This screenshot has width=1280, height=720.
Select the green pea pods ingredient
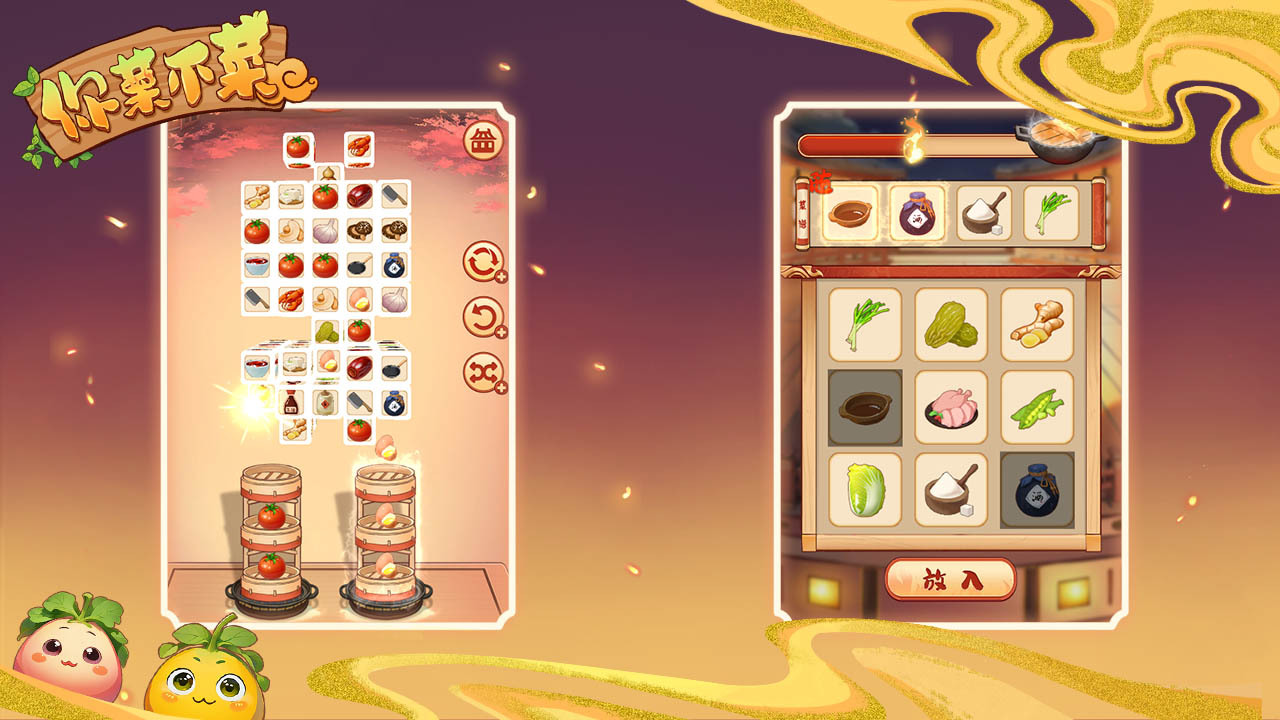(1037, 408)
